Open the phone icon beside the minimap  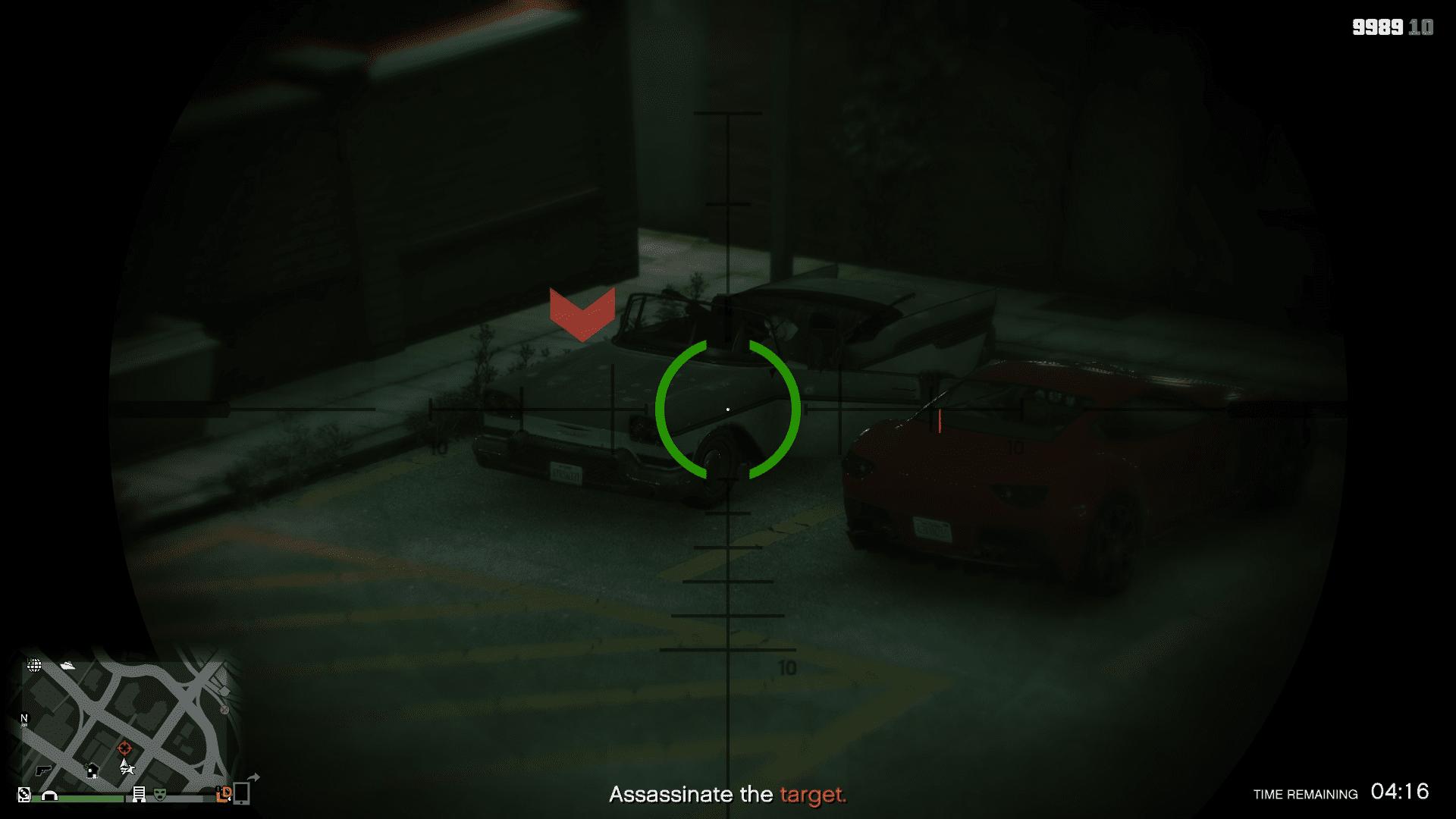[242, 792]
